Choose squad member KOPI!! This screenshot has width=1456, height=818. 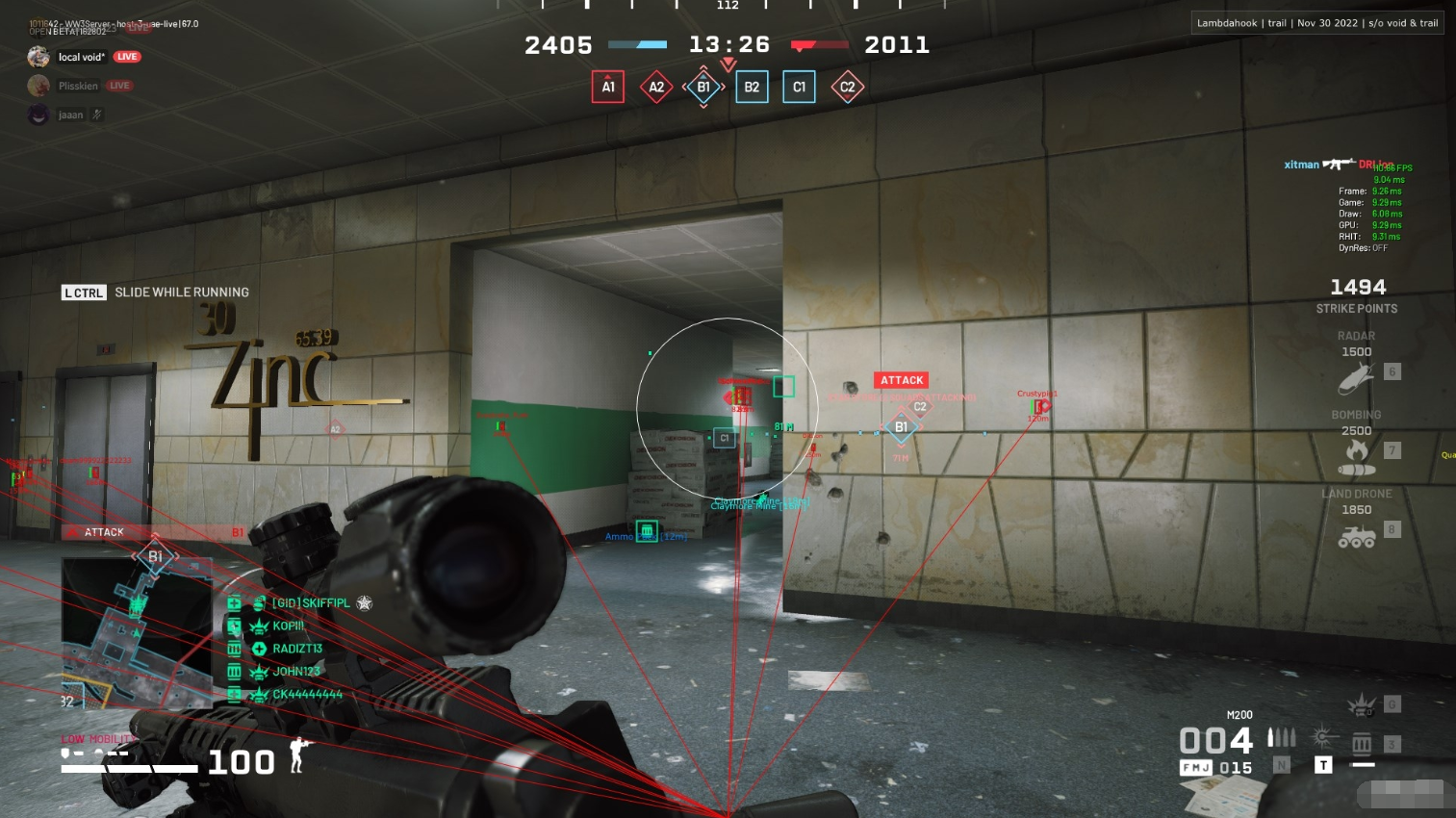(288, 626)
